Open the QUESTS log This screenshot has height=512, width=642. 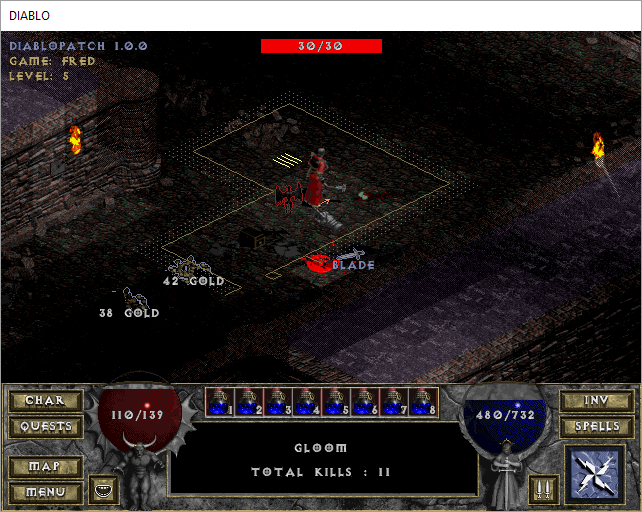(44, 427)
